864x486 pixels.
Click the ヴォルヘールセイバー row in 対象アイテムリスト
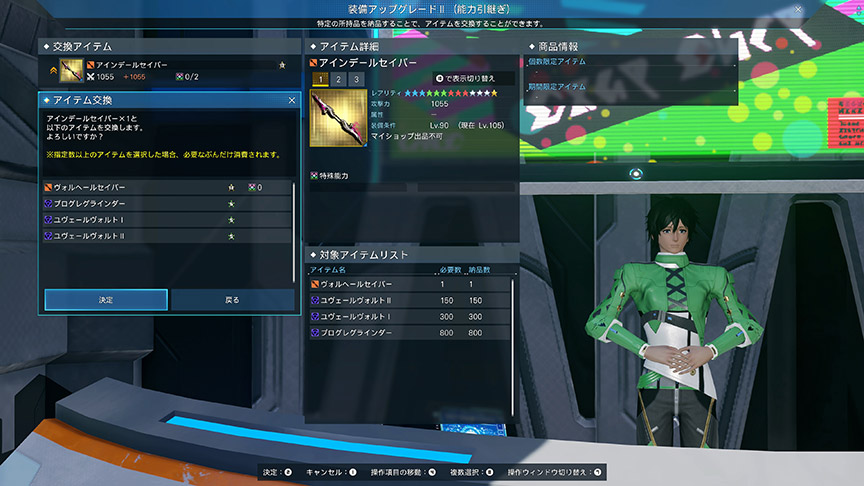[410, 284]
